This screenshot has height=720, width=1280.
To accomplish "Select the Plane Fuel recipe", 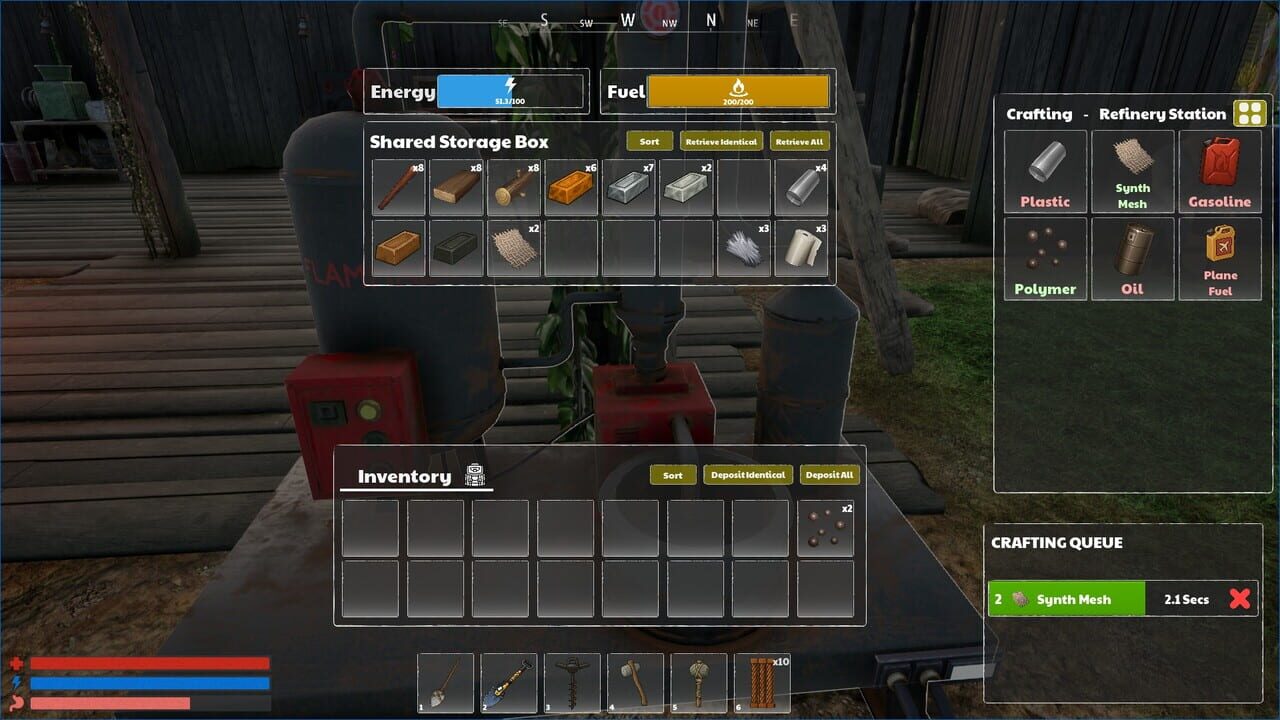I will click(1220, 258).
